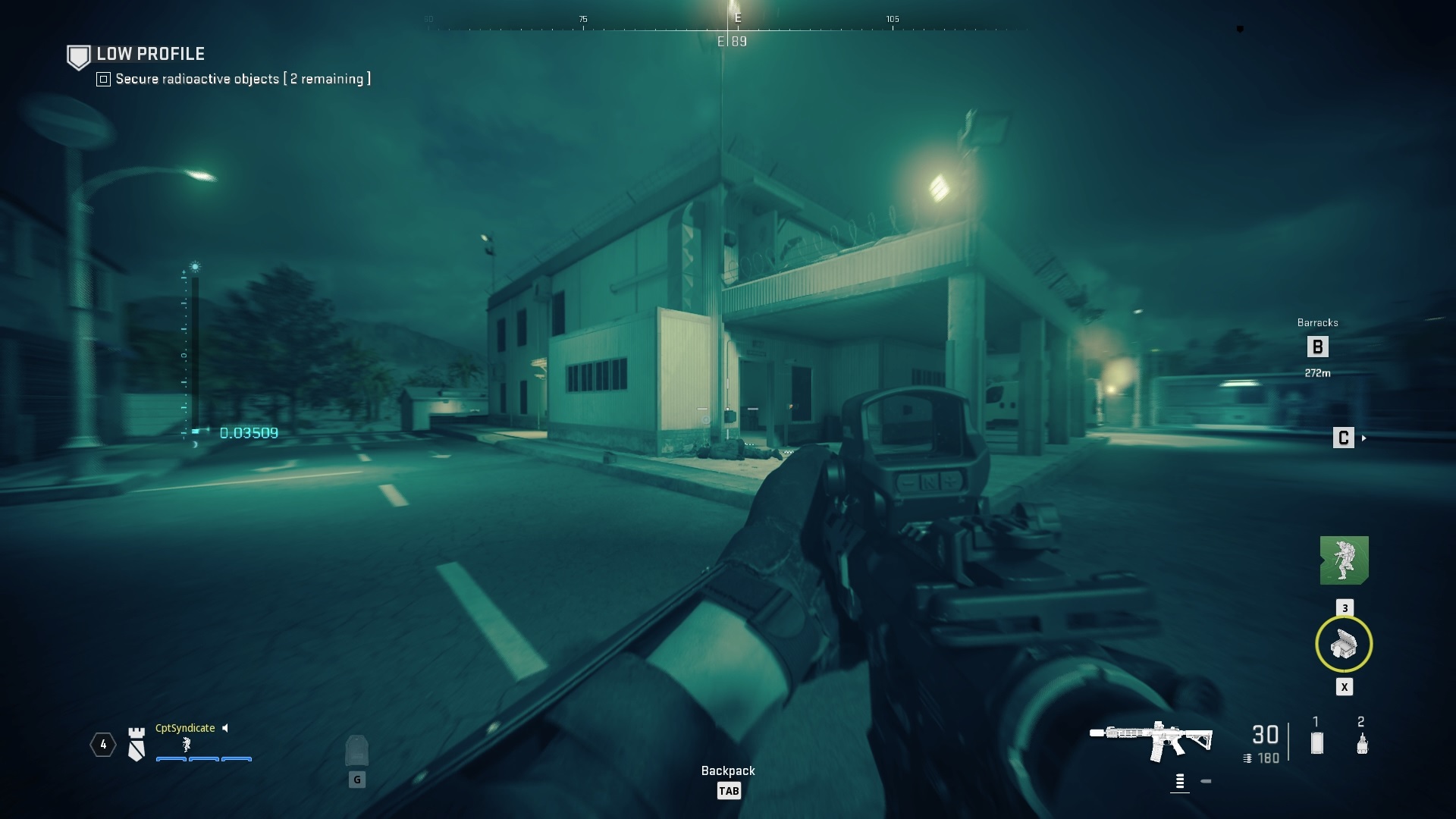Select the squad number 4 hexagon

coord(102,745)
